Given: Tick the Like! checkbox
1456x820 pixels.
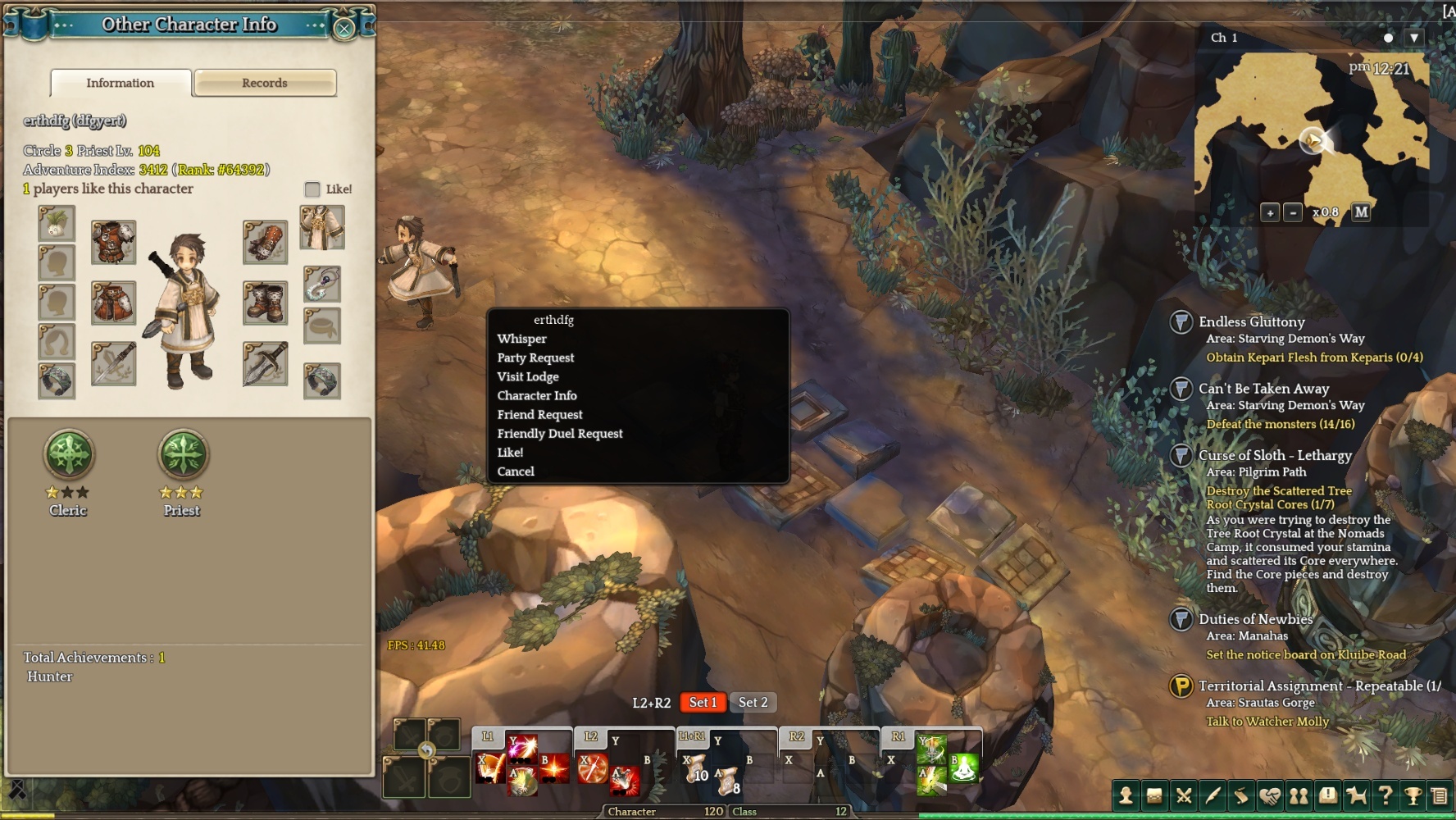Looking at the screenshot, I should point(312,189).
